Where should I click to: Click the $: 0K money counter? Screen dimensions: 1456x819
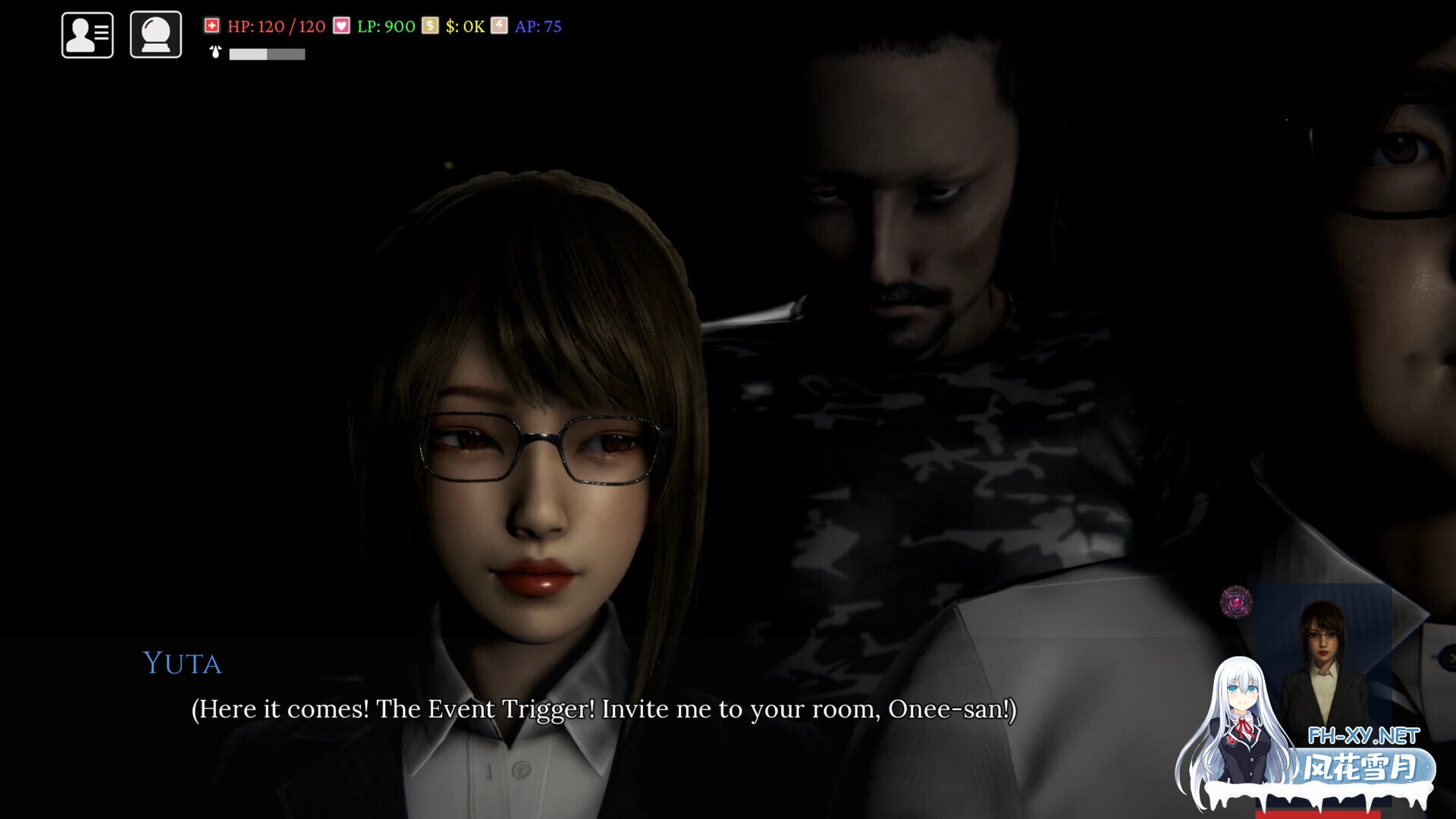466,24
